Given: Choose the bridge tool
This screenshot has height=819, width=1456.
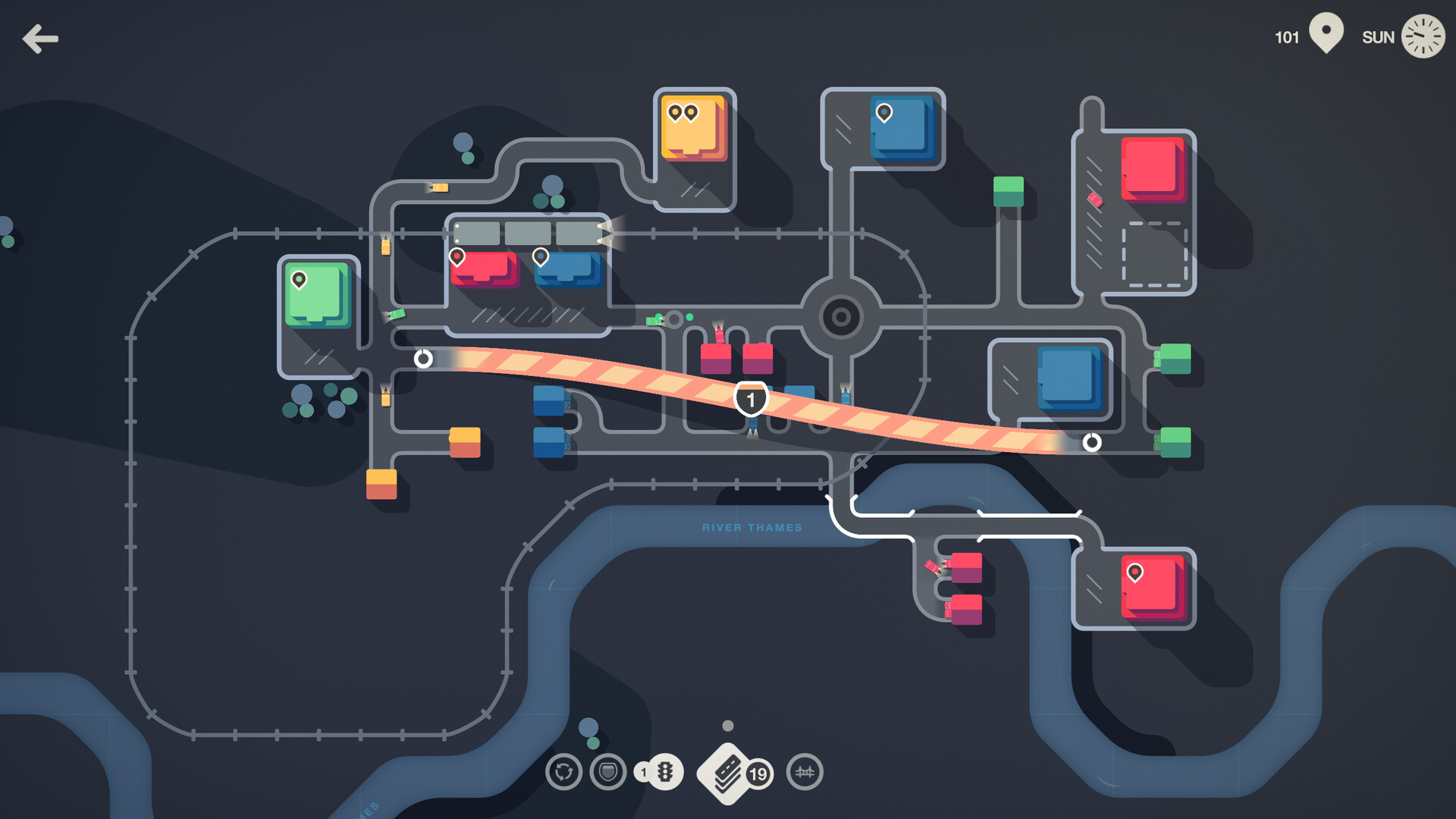Looking at the screenshot, I should (x=805, y=772).
